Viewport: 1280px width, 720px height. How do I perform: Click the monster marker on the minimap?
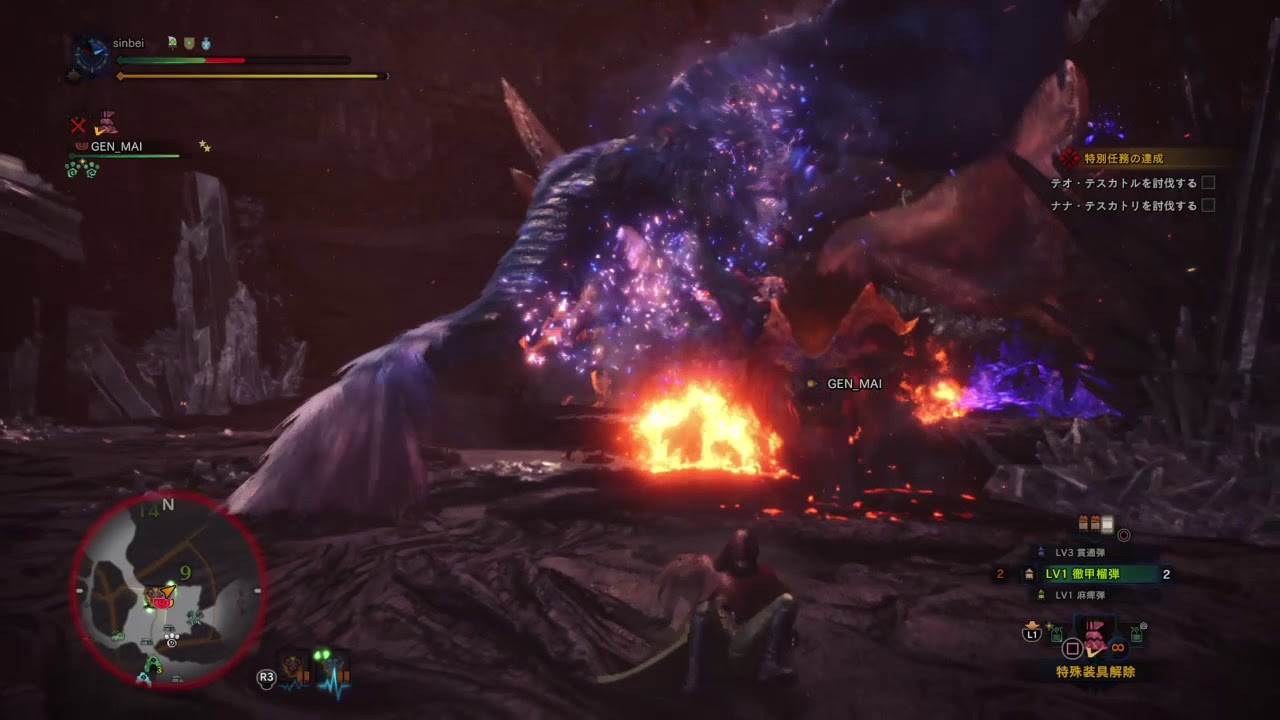coord(156,598)
